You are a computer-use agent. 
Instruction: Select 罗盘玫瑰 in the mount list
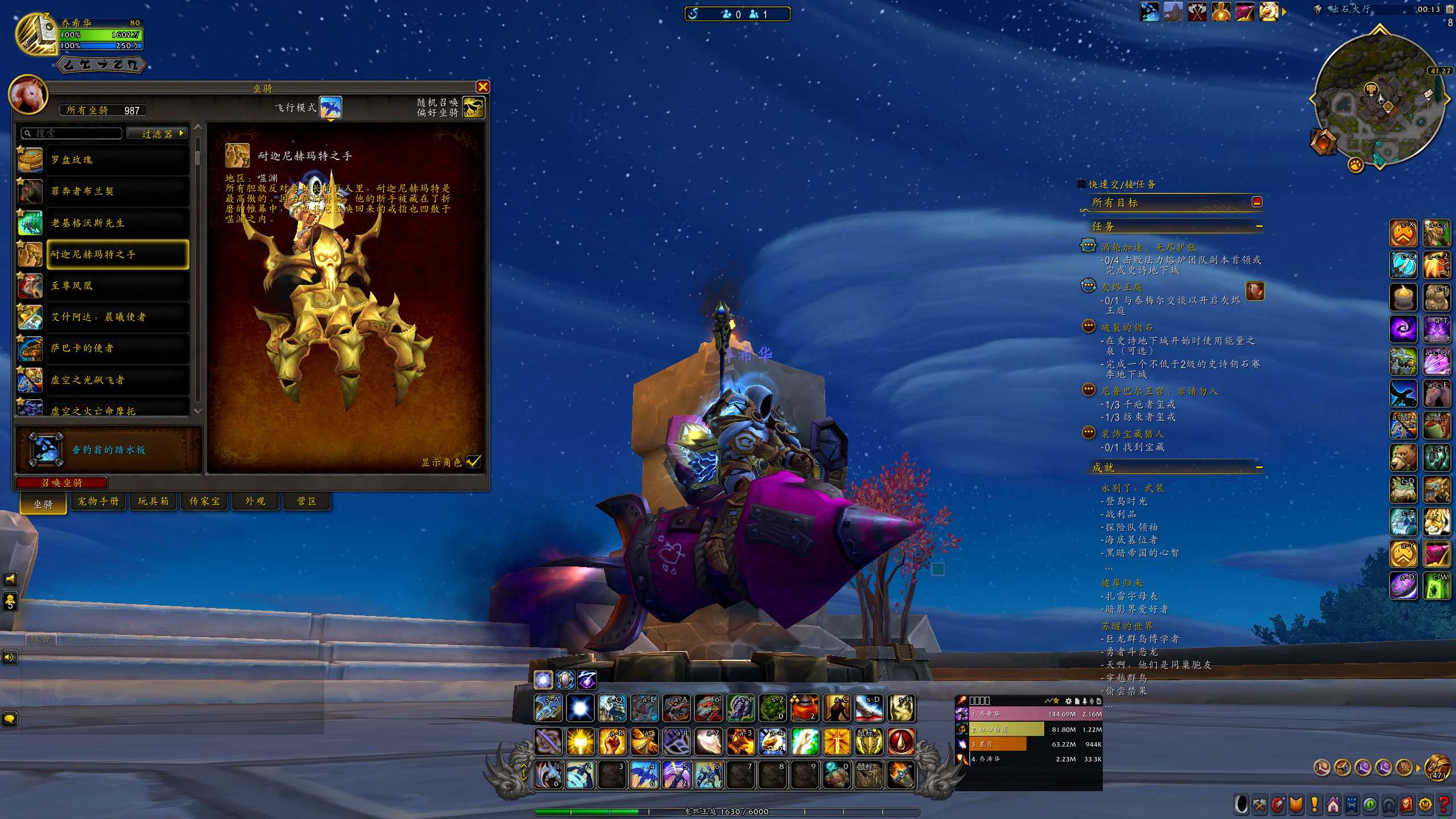(117, 160)
